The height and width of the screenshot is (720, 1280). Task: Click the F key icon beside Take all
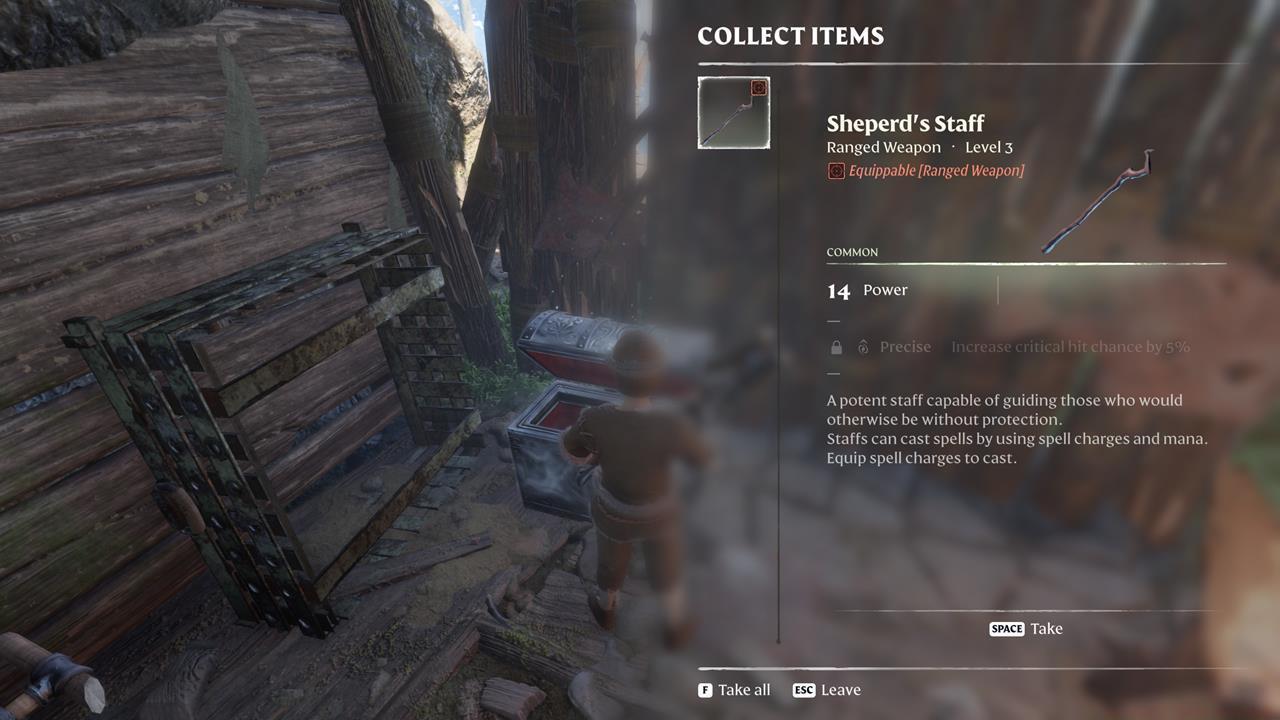pos(703,689)
